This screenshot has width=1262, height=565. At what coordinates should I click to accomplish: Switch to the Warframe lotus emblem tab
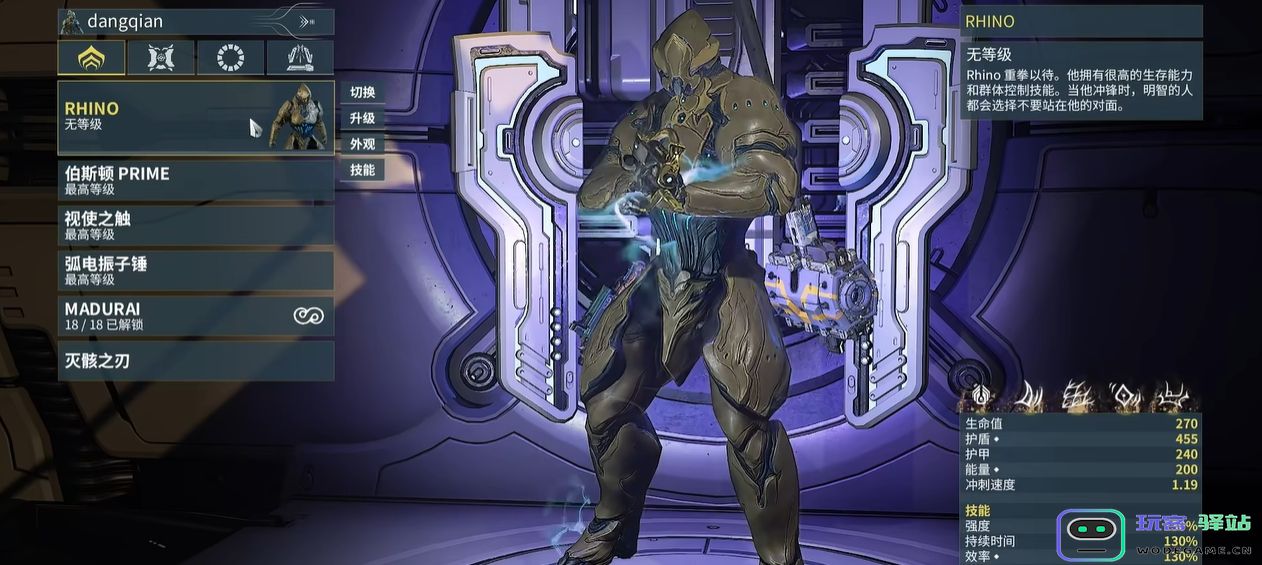pyautogui.click(x=91, y=57)
